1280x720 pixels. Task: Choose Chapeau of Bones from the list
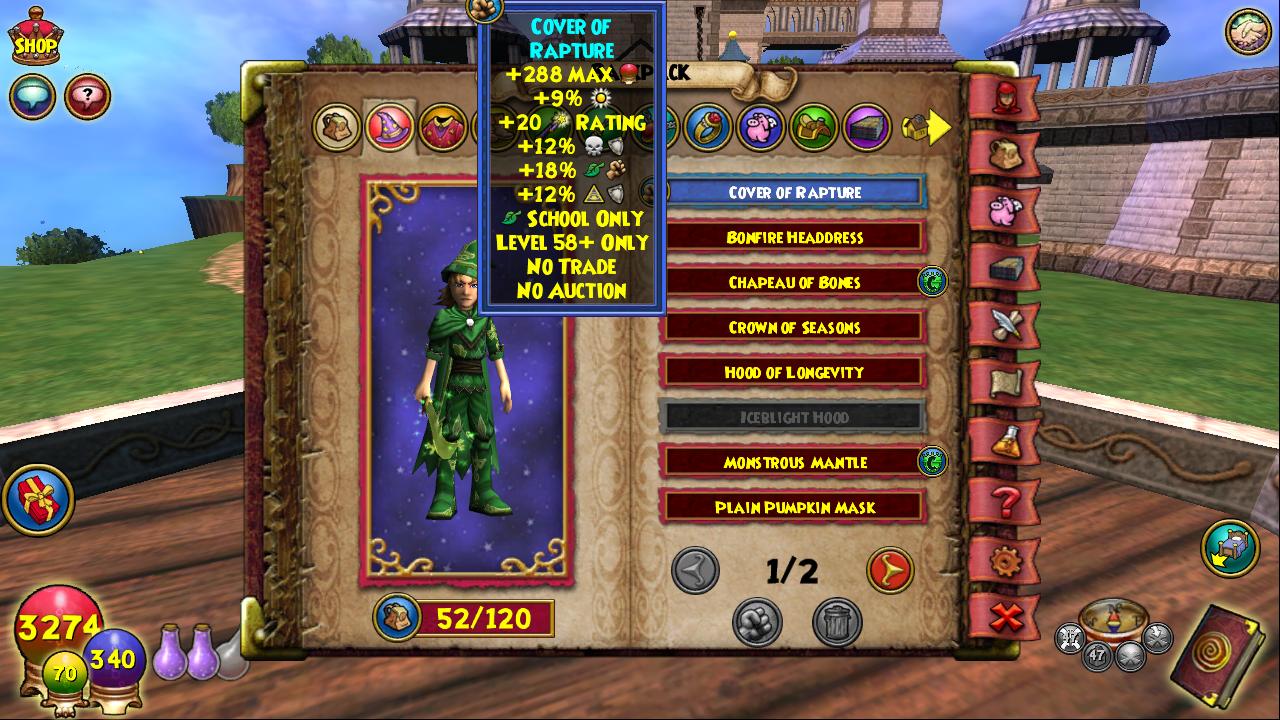click(x=794, y=282)
